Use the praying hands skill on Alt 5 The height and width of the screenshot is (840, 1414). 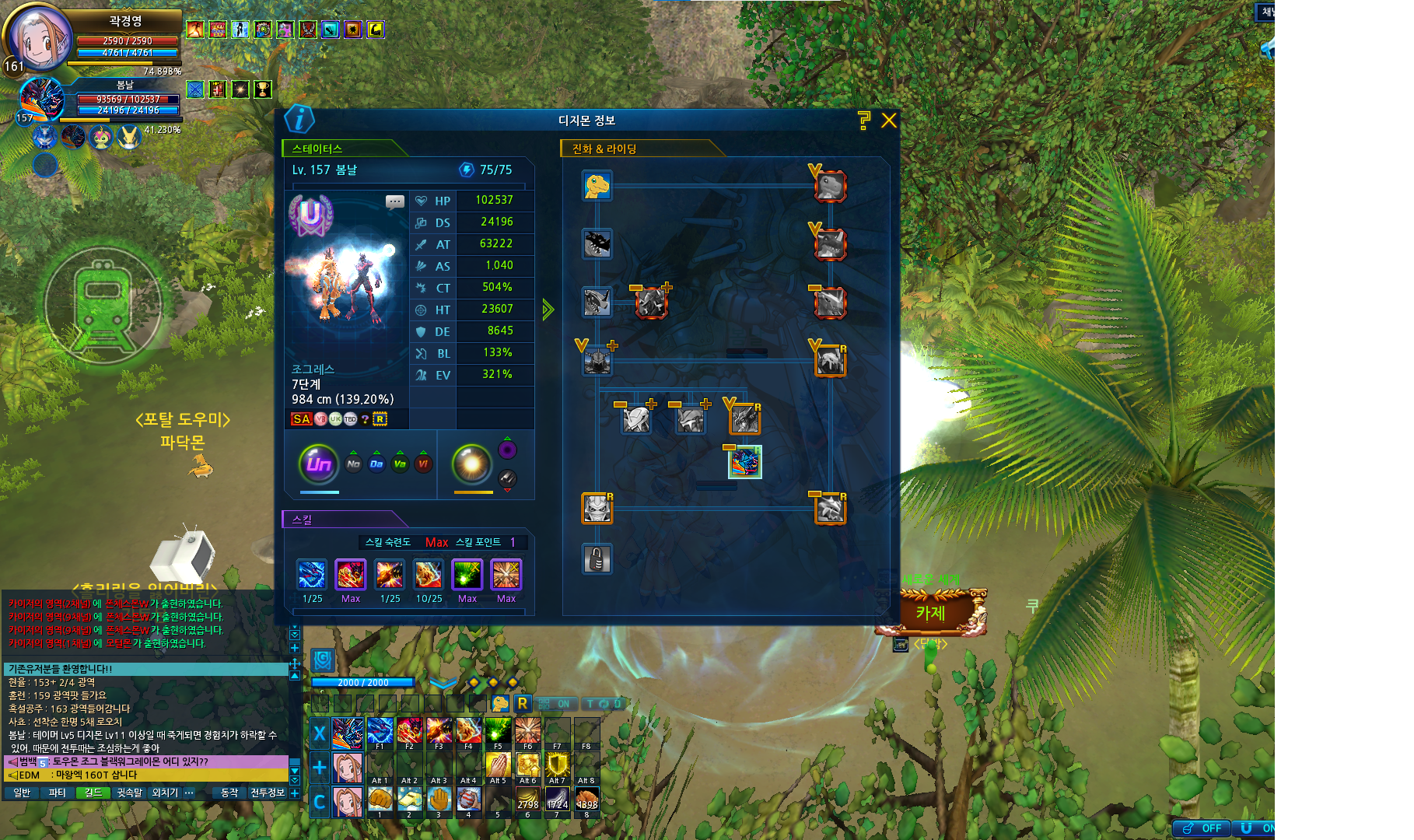pyautogui.click(x=498, y=766)
